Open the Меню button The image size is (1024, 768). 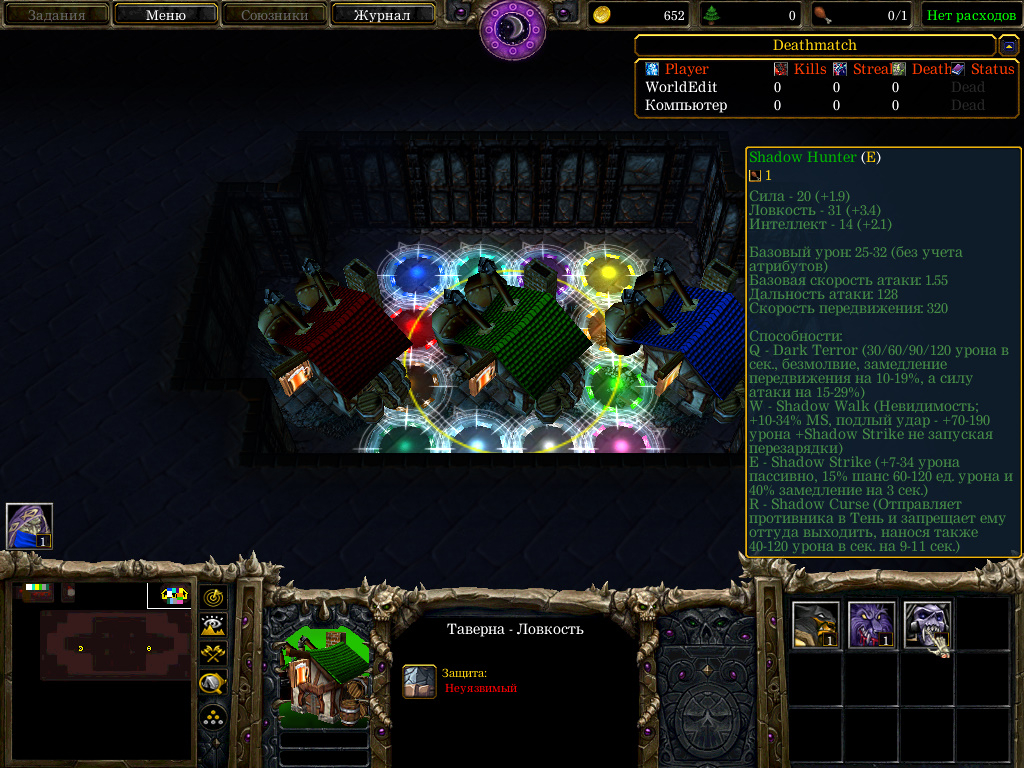(166, 15)
